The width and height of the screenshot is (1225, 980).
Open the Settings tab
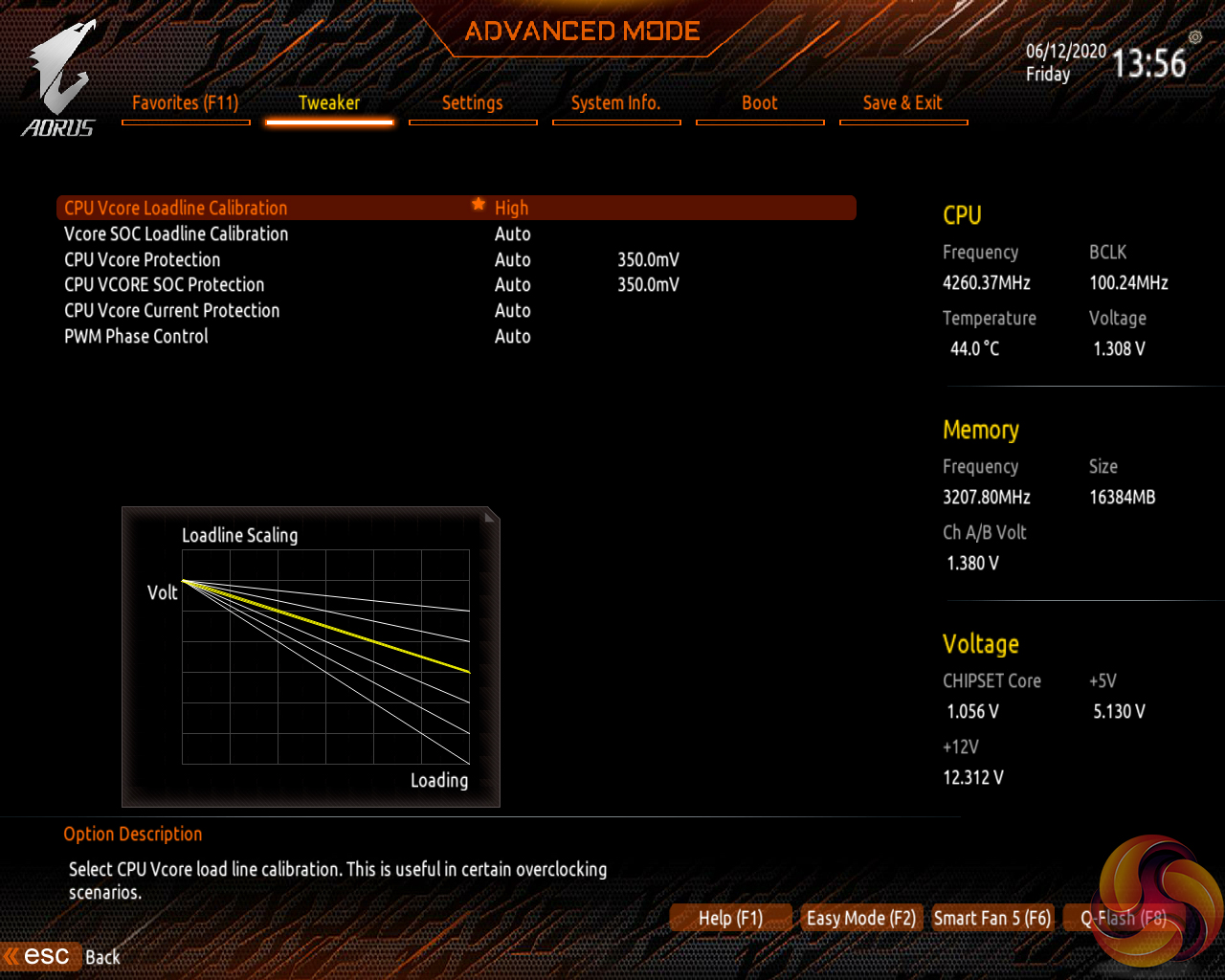click(473, 103)
